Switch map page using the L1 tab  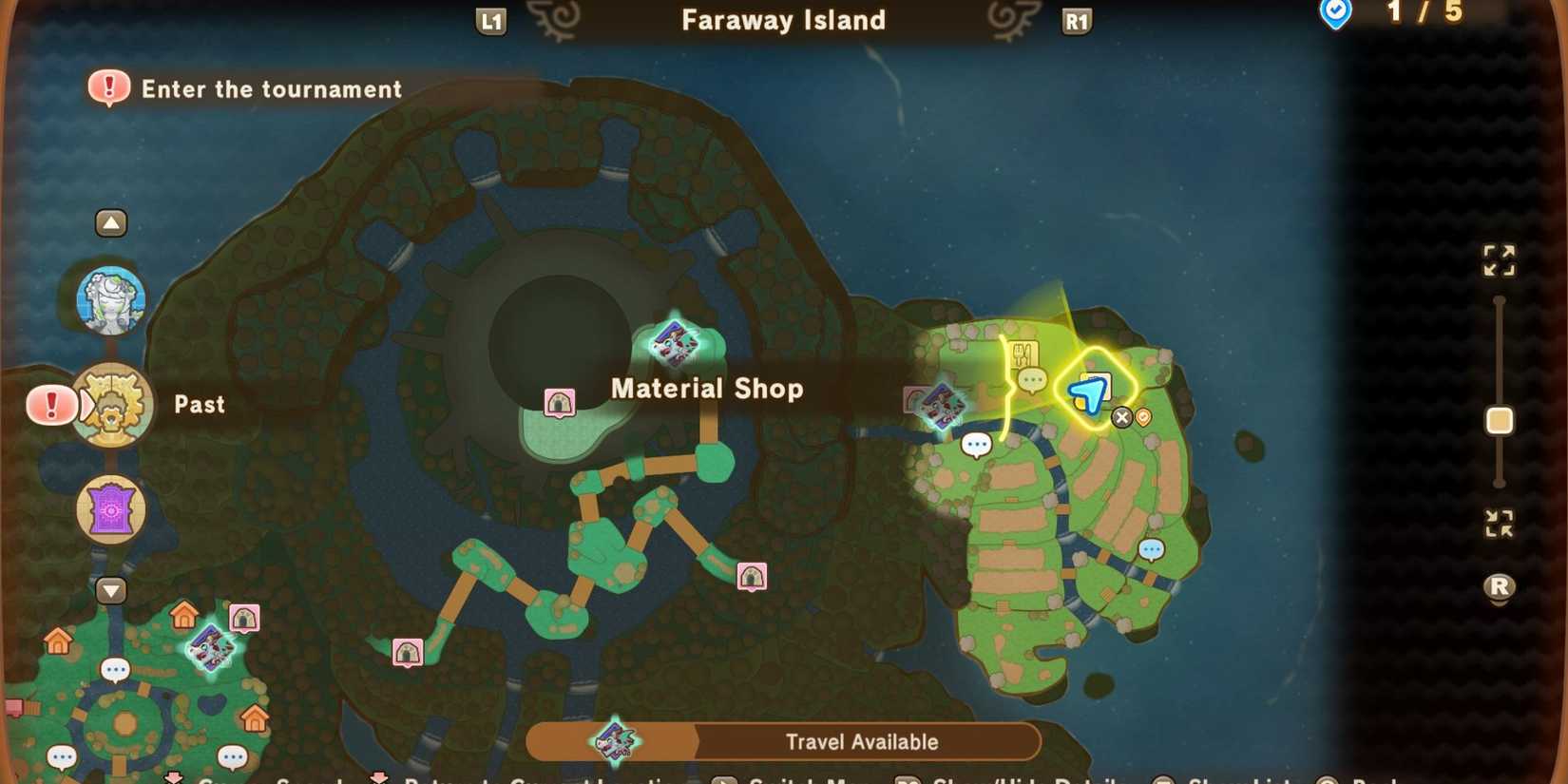[x=490, y=20]
